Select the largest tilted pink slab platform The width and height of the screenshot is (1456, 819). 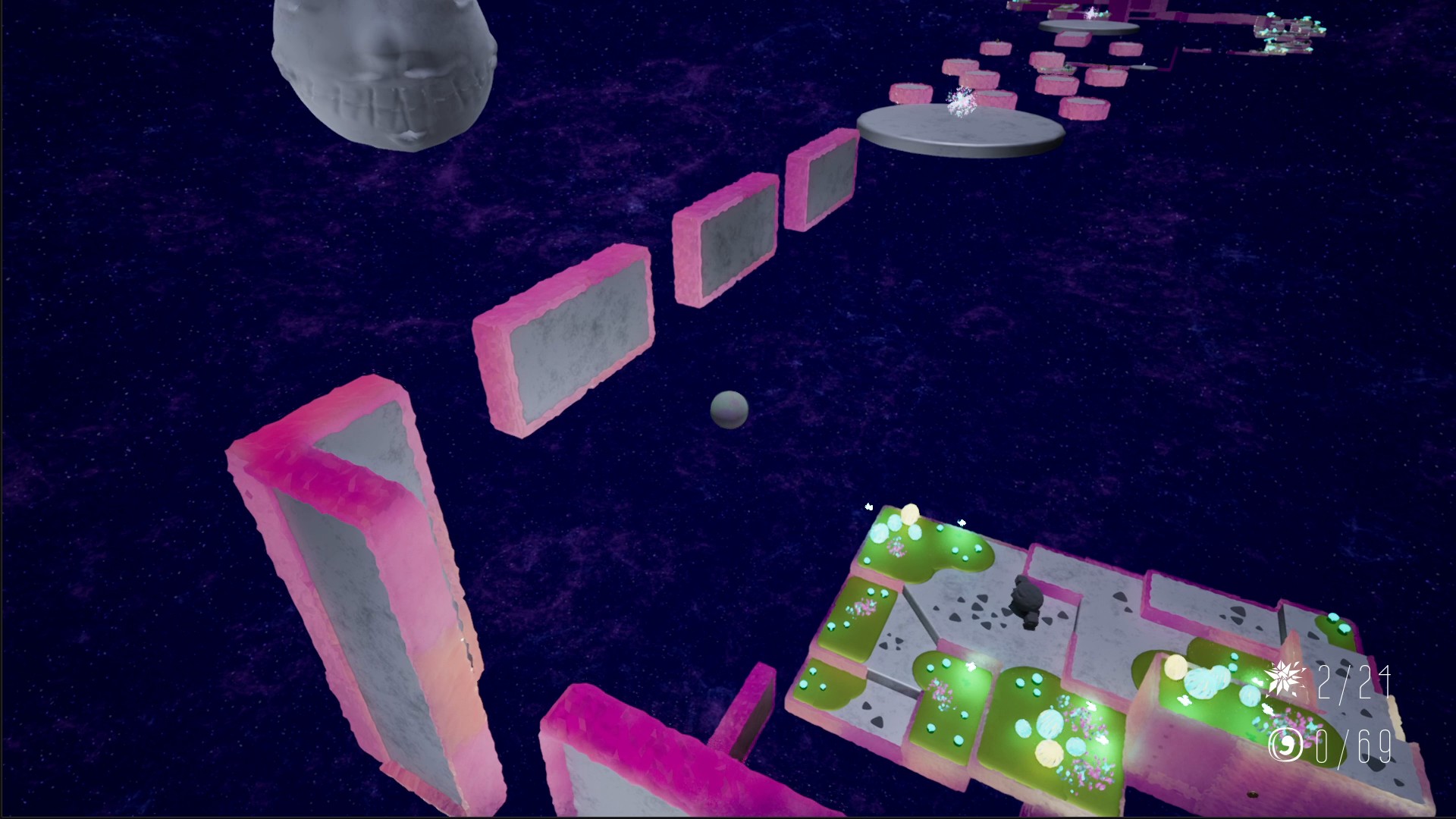pos(565,341)
